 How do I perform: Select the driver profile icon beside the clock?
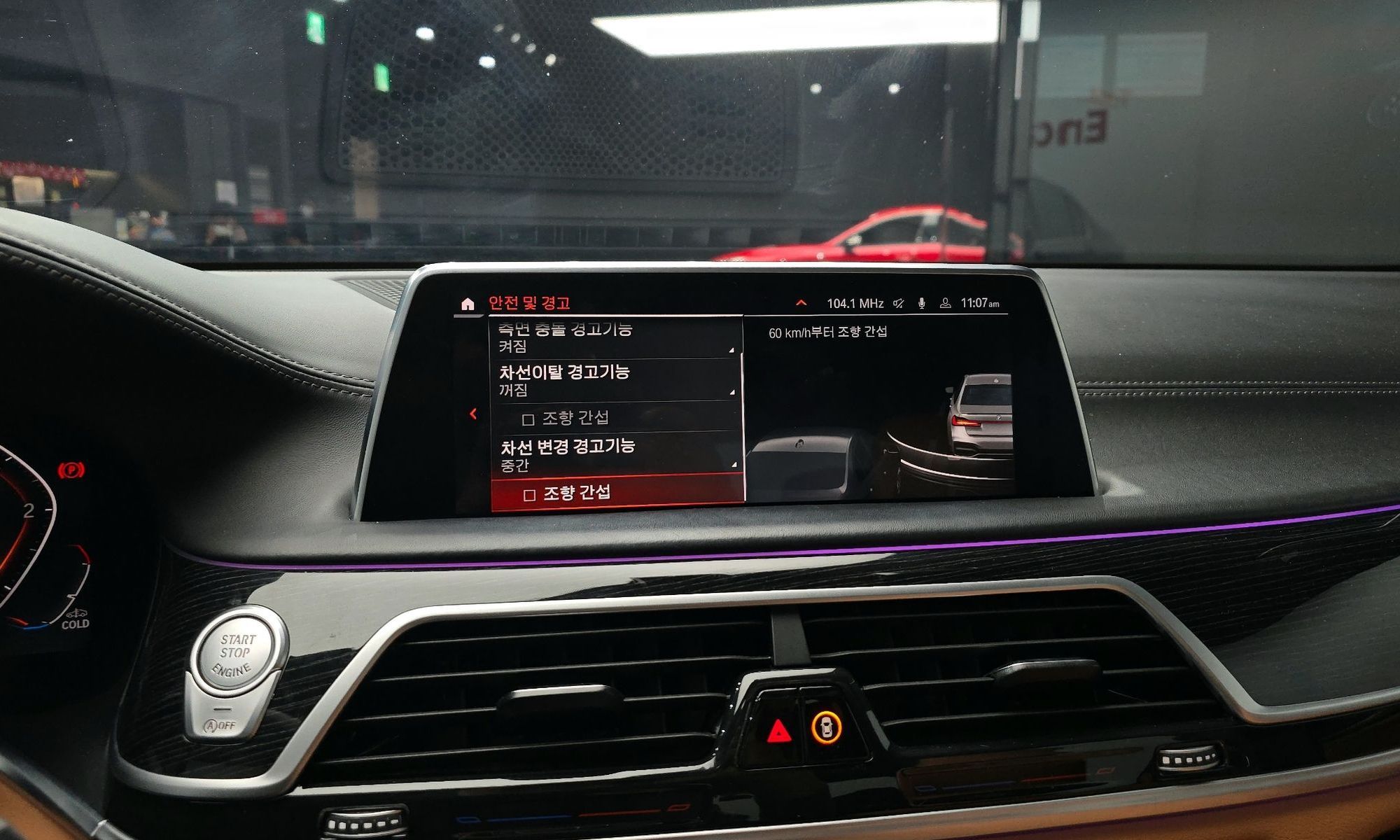(x=945, y=303)
